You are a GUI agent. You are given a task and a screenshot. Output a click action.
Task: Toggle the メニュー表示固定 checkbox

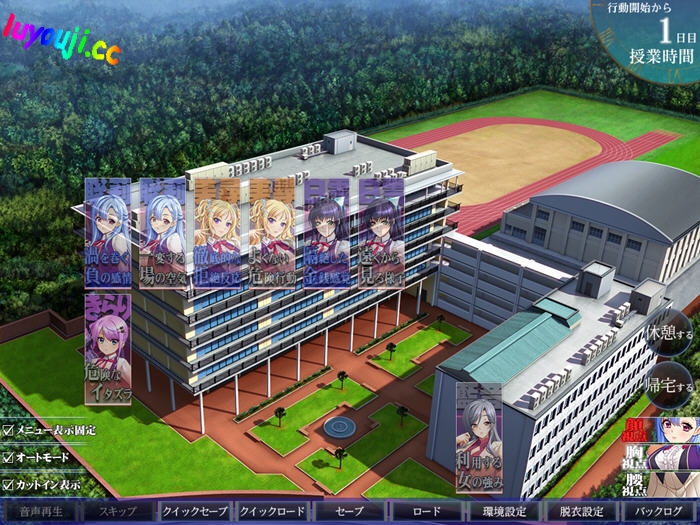point(8,430)
